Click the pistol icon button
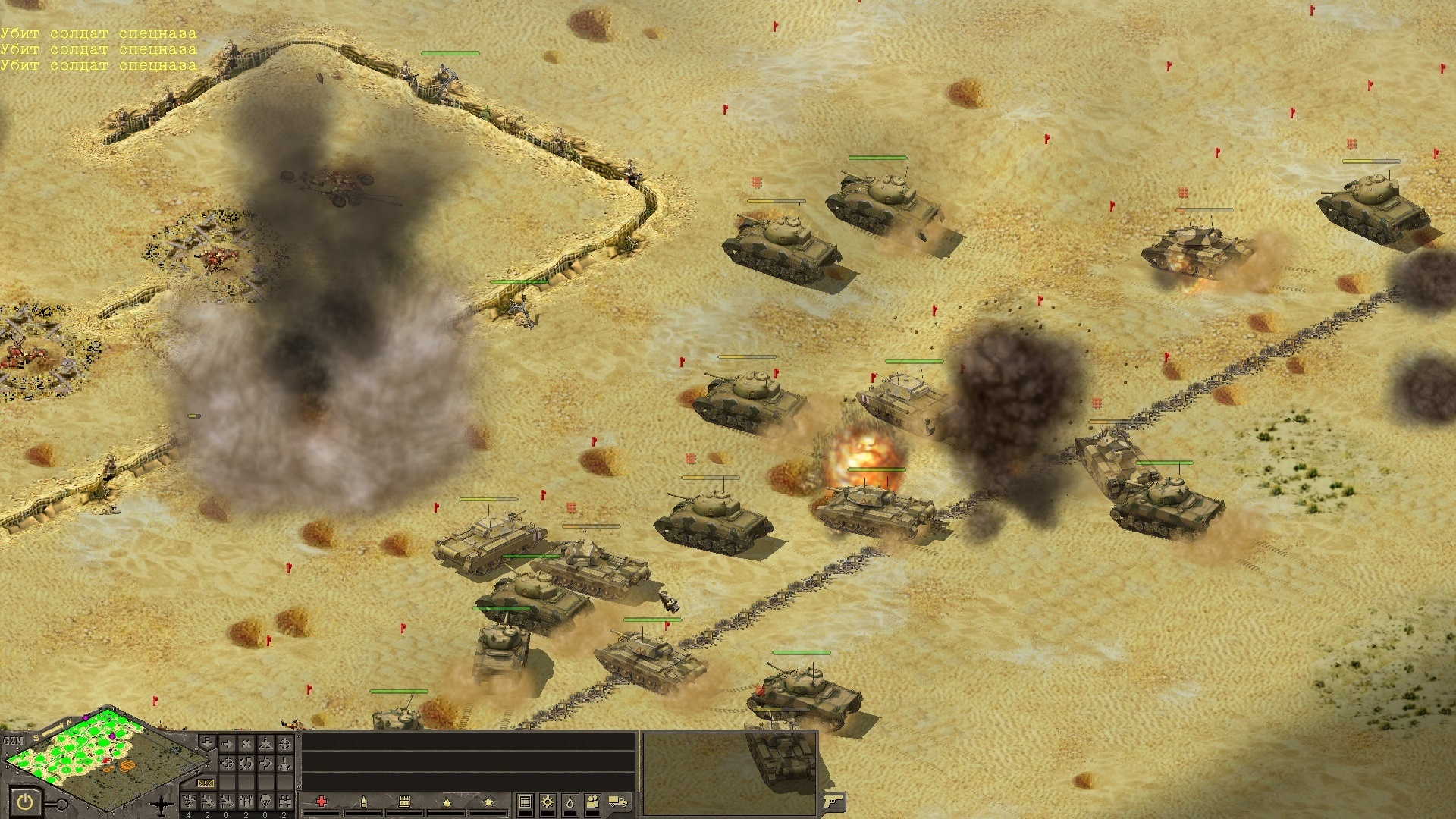 tap(831, 802)
